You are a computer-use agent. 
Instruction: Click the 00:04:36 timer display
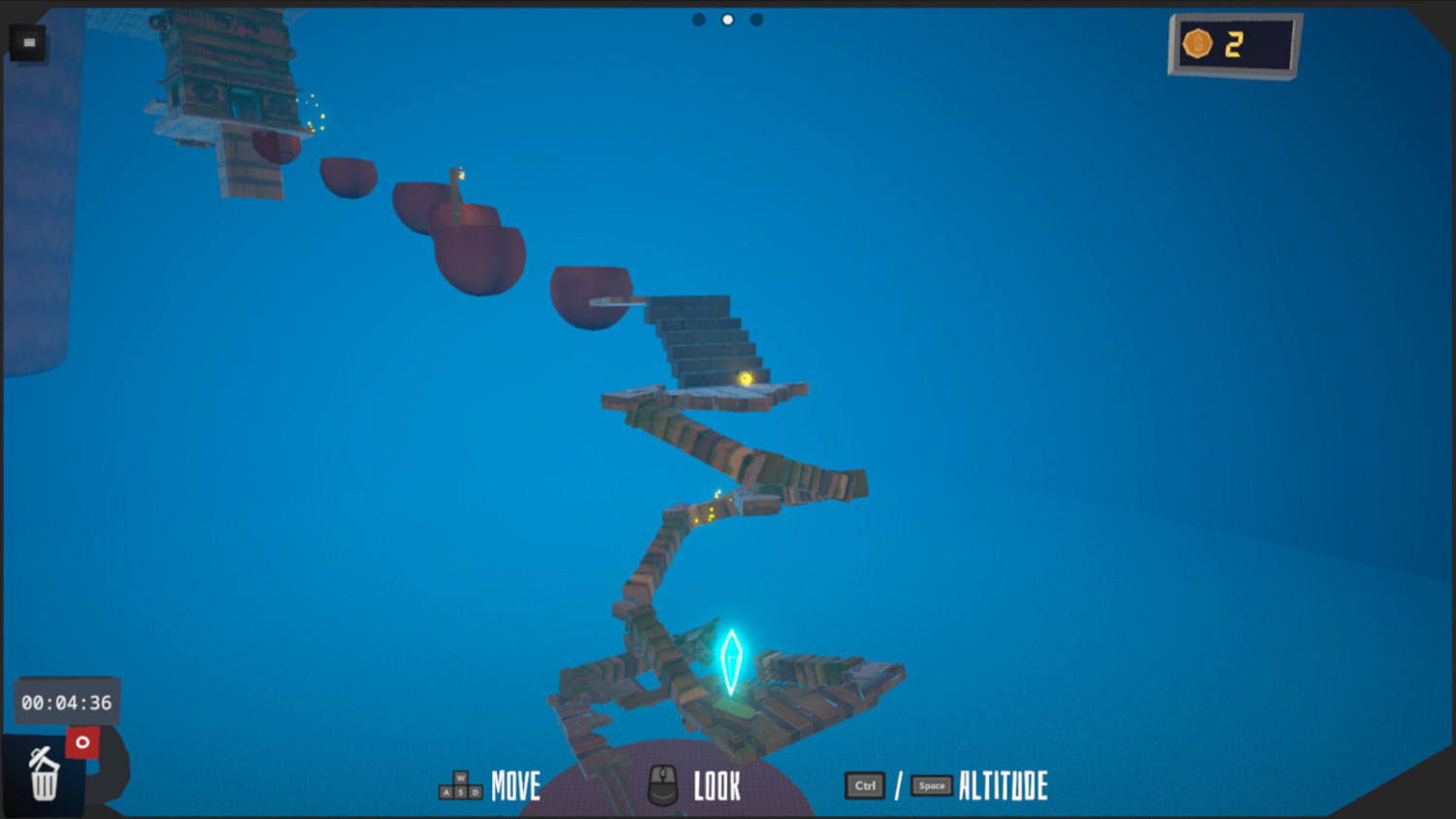point(66,703)
